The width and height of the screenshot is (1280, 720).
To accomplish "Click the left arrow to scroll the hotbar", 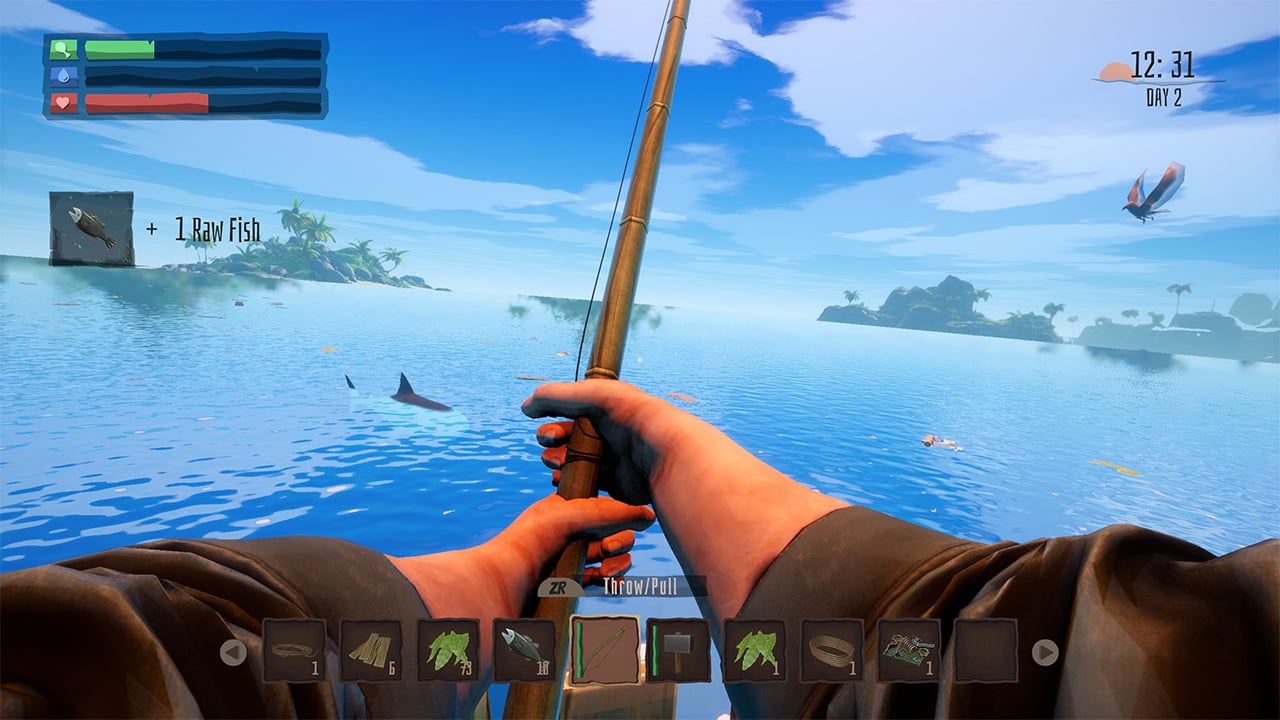I will 232,652.
